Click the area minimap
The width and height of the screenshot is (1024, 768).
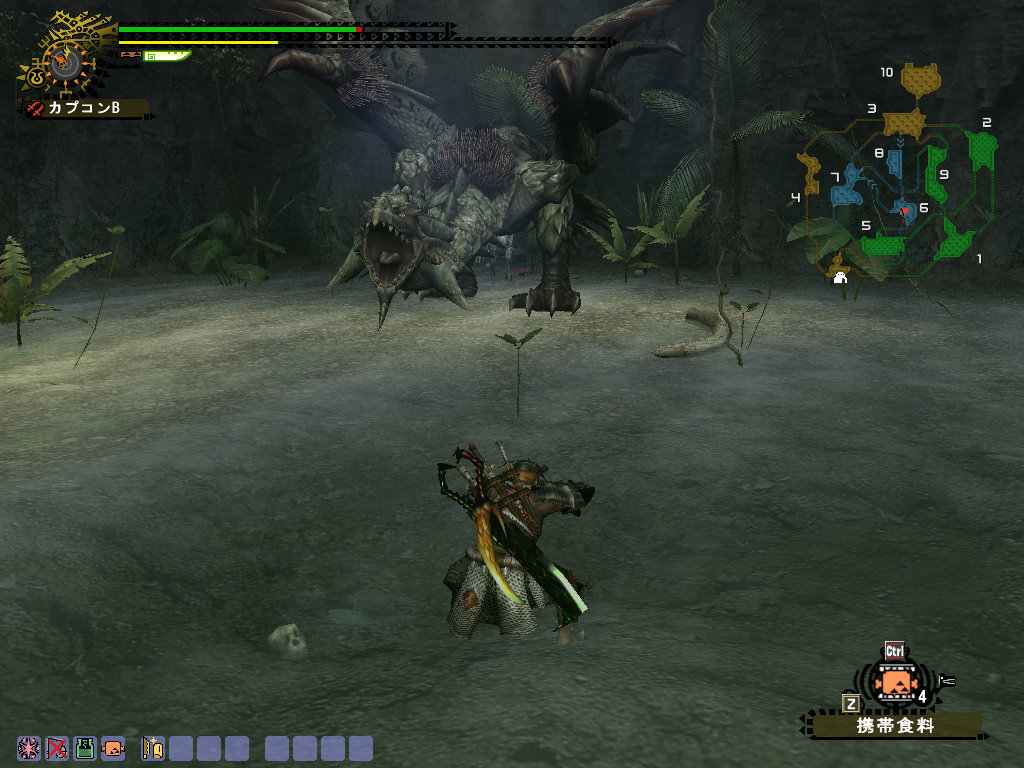coord(895,175)
